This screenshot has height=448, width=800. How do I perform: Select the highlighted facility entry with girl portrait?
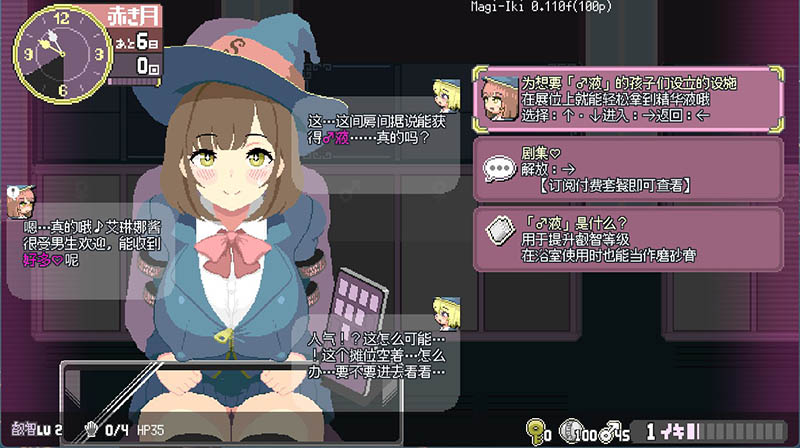pos(628,98)
